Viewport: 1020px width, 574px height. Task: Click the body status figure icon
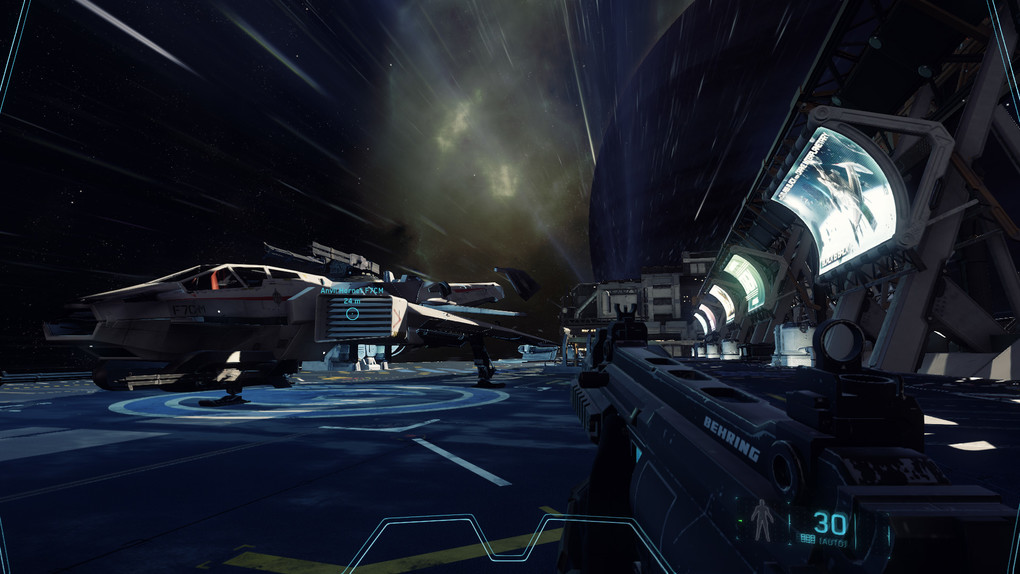pyautogui.click(x=760, y=518)
